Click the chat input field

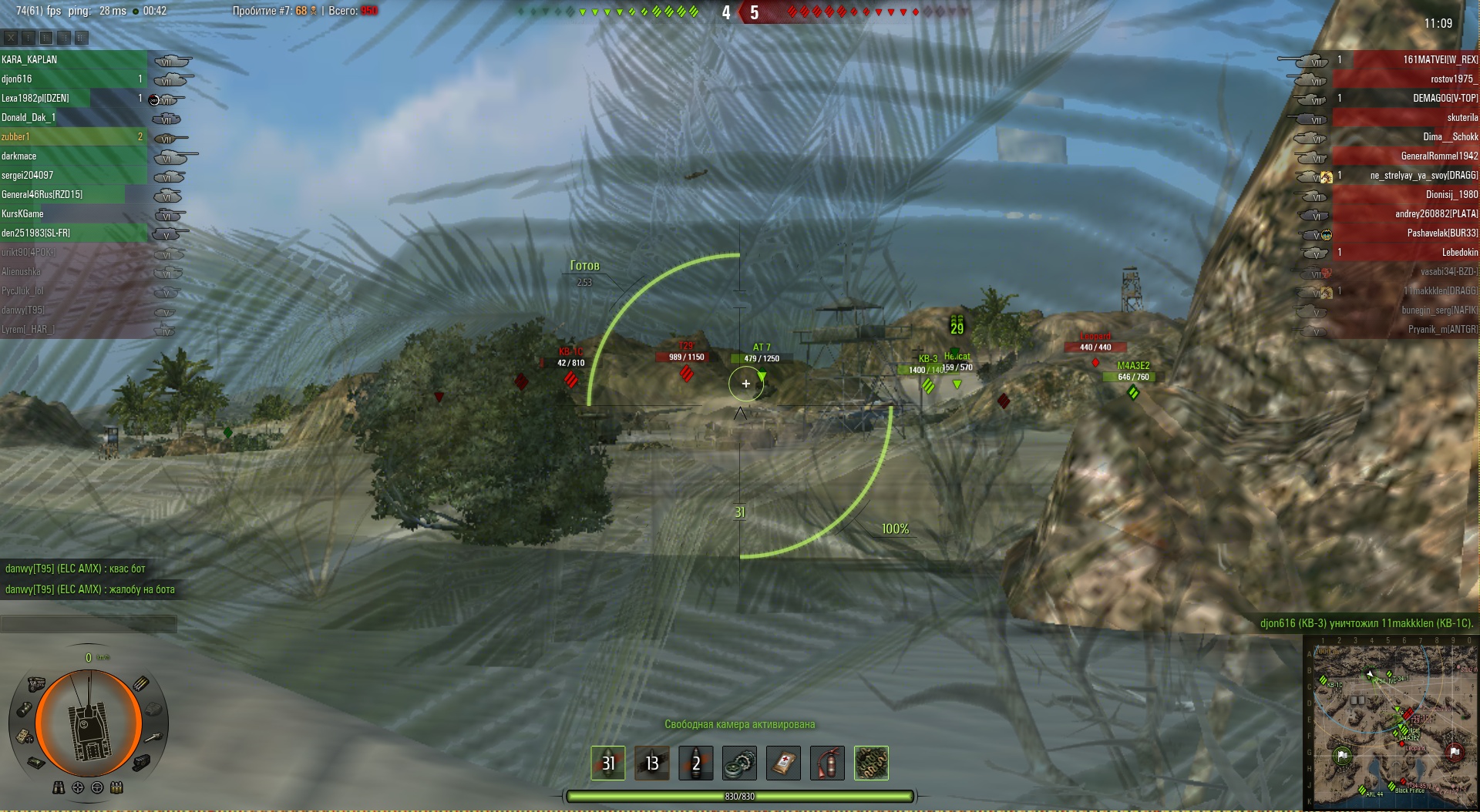point(89,623)
